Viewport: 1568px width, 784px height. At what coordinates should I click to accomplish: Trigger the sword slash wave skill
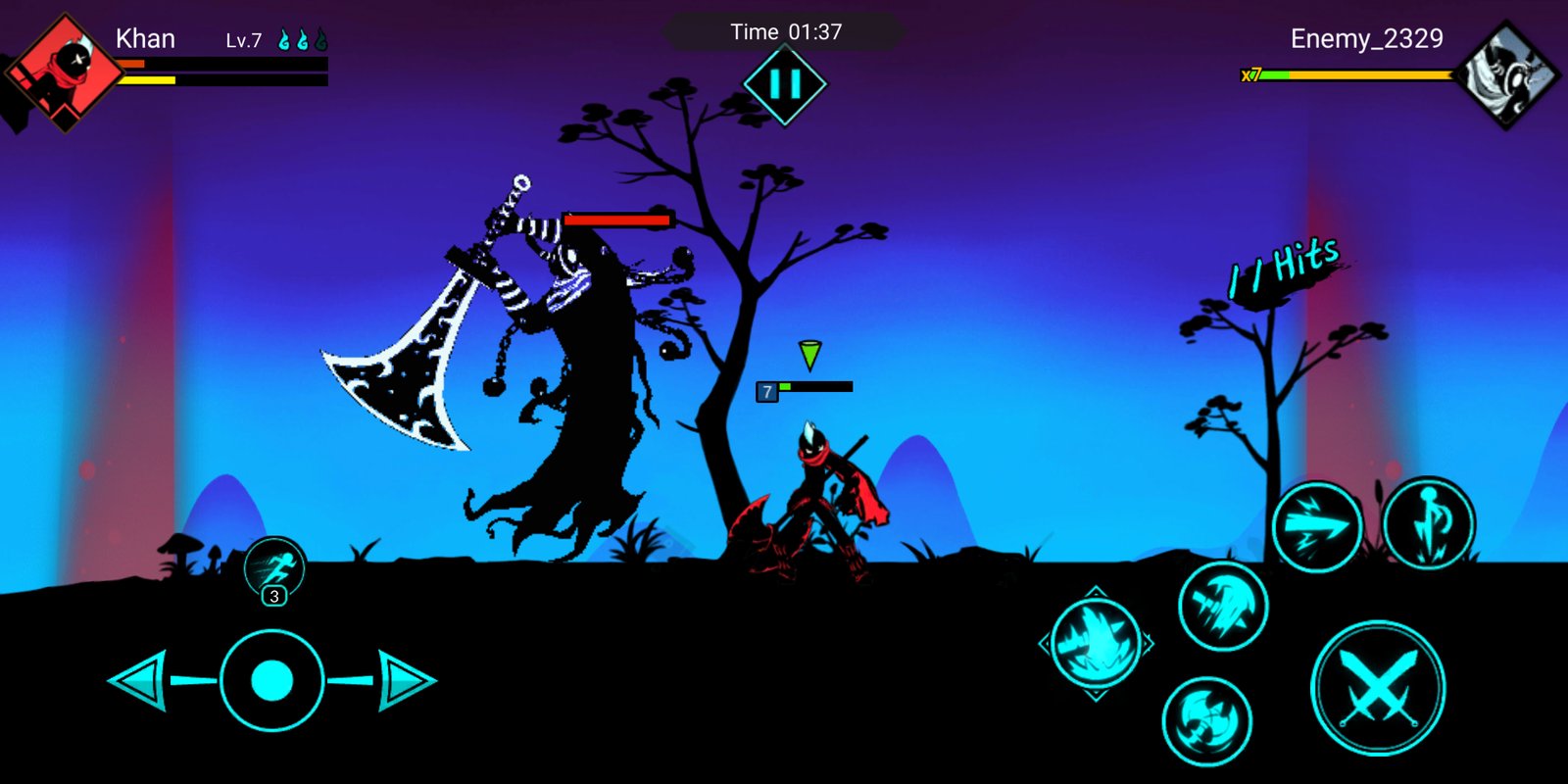pyautogui.click(x=1222, y=607)
